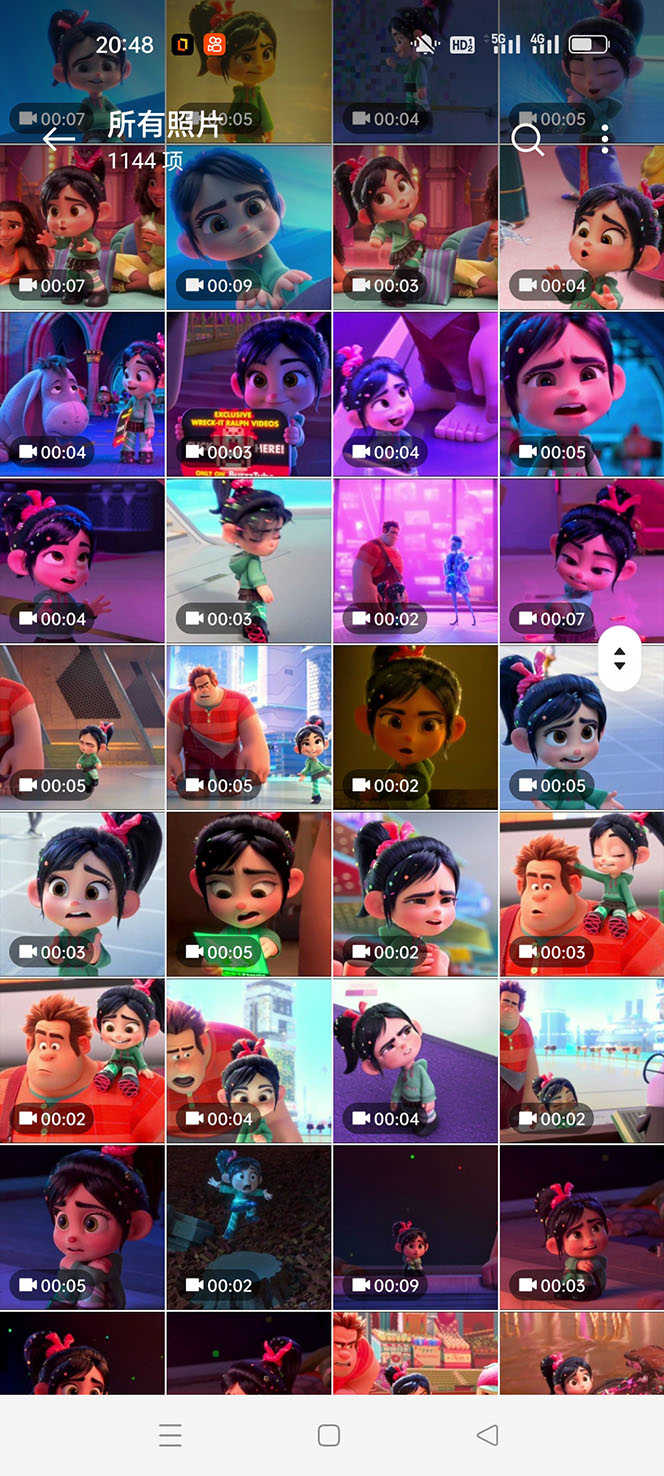Select the video of Vanellope holding green tablet
This screenshot has width=664, height=1476.
pyautogui.click(x=249, y=893)
